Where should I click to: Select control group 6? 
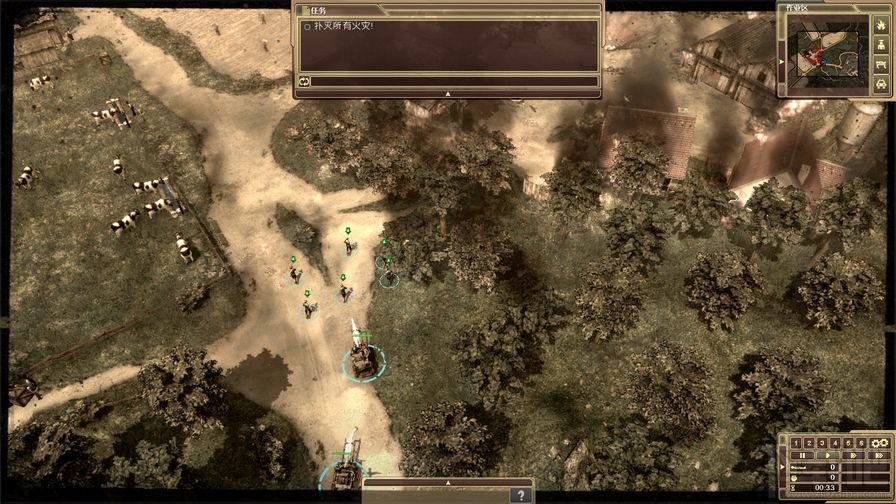coord(861,443)
